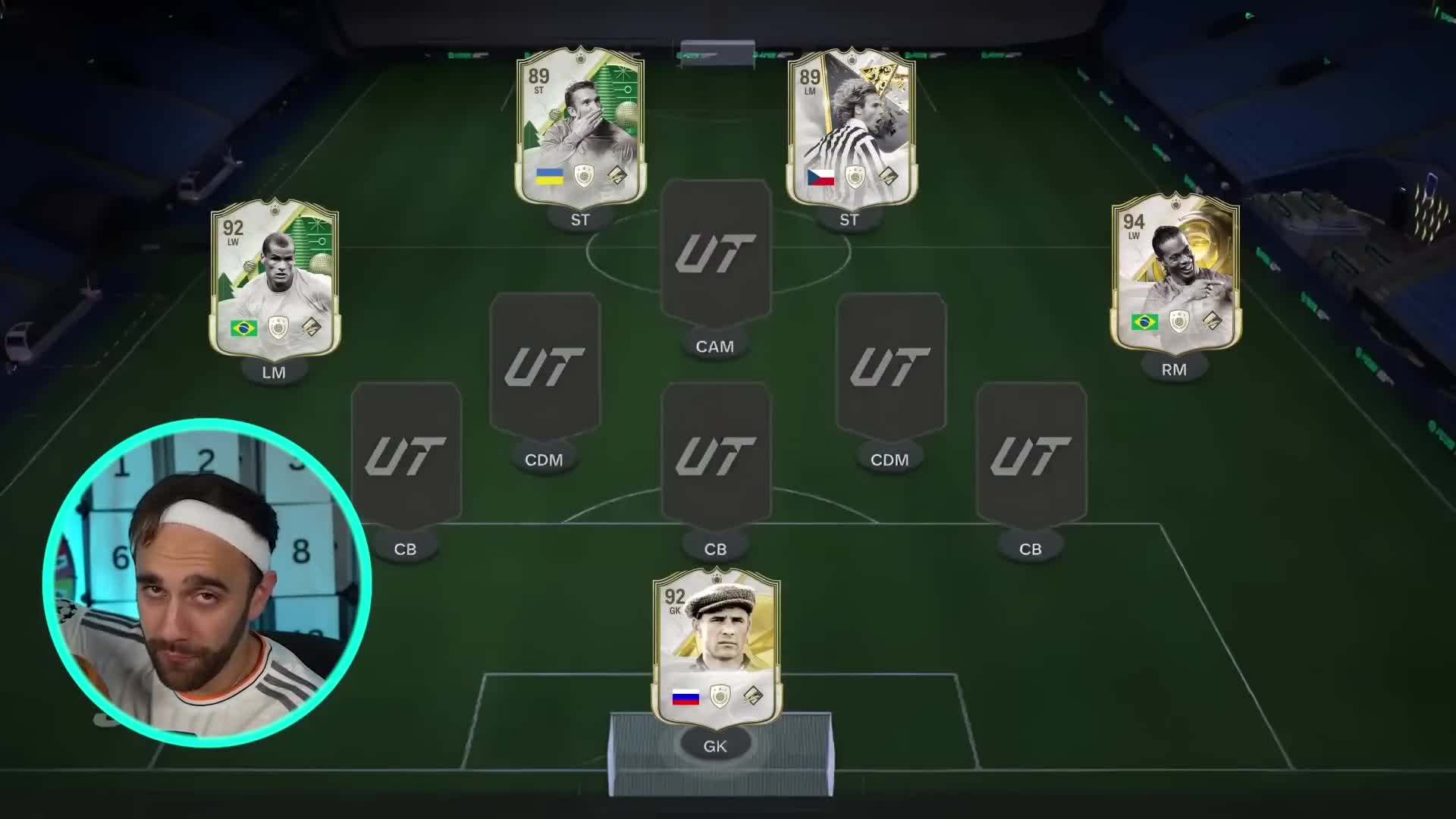Select the 92-rated Yashin goalkeeper card
Screen dimensions: 1456x819
coord(717,648)
